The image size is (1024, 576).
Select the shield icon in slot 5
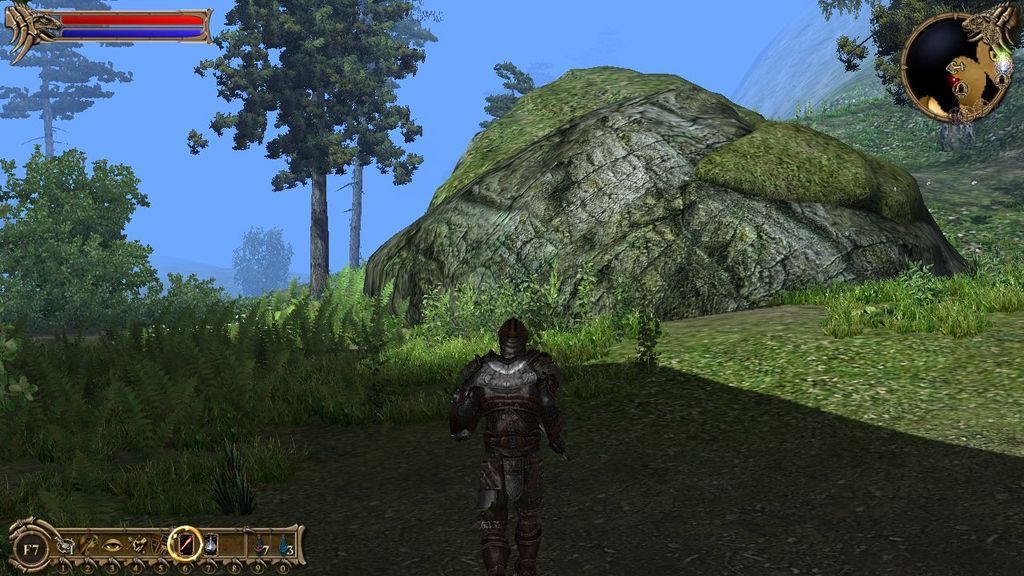point(161,545)
